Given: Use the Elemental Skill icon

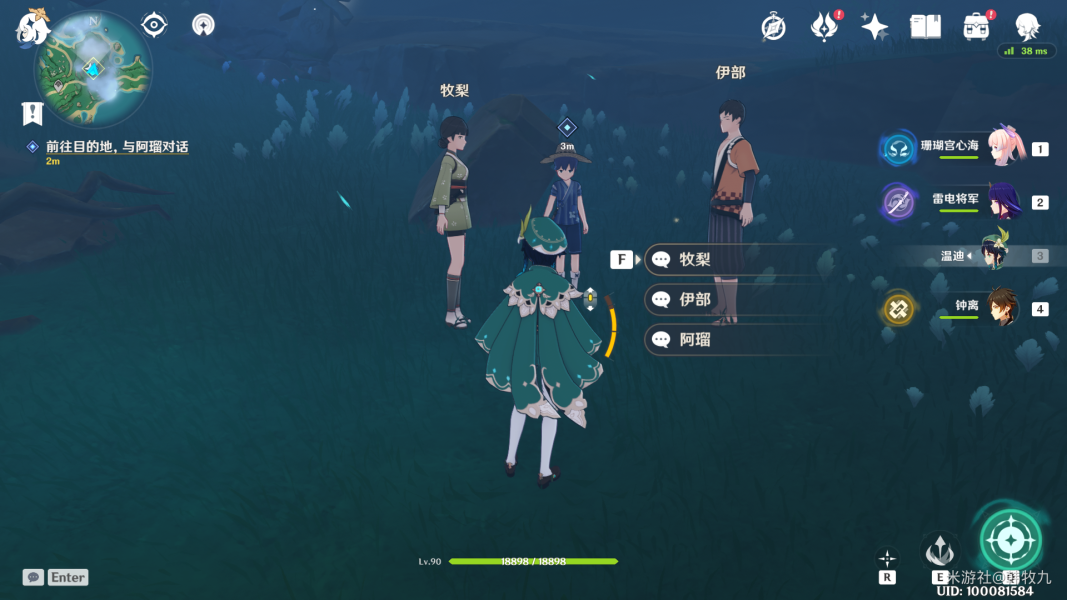Looking at the screenshot, I should (x=939, y=550).
